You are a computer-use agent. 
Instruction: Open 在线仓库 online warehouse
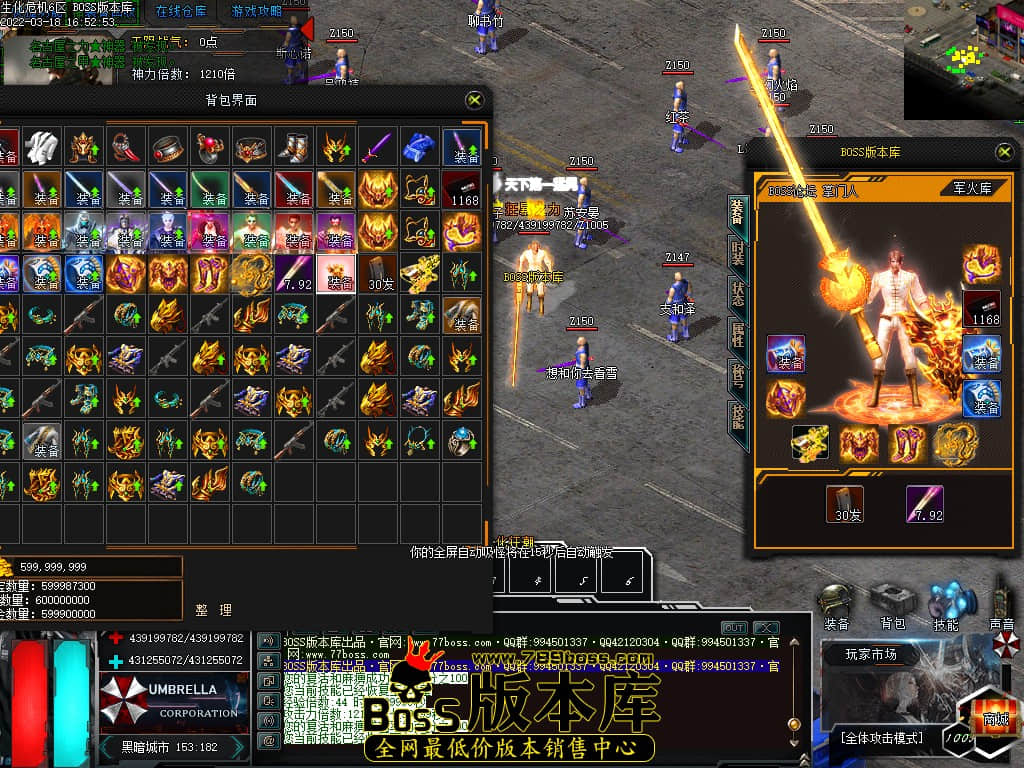coord(181,12)
